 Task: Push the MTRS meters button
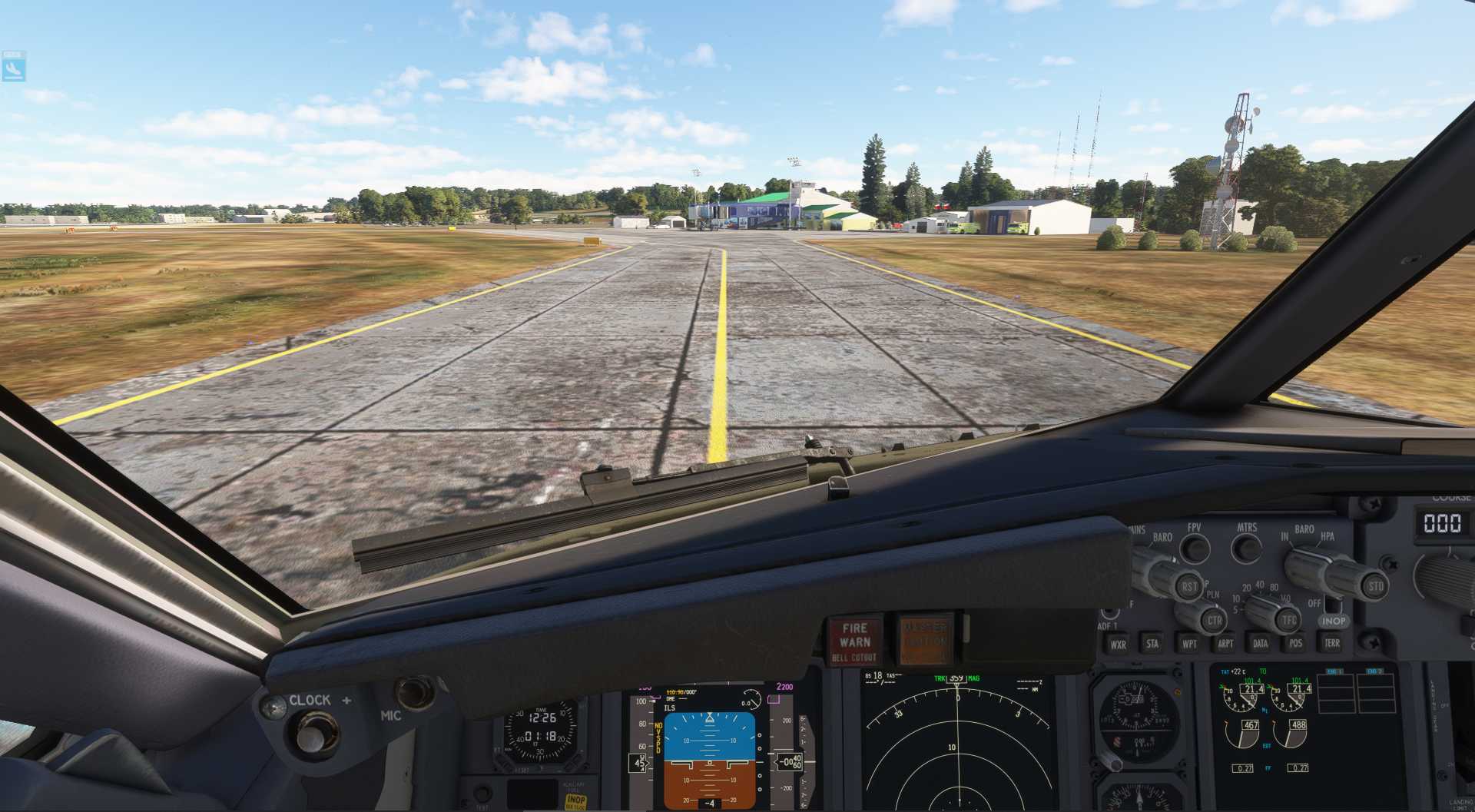(x=1246, y=548)
